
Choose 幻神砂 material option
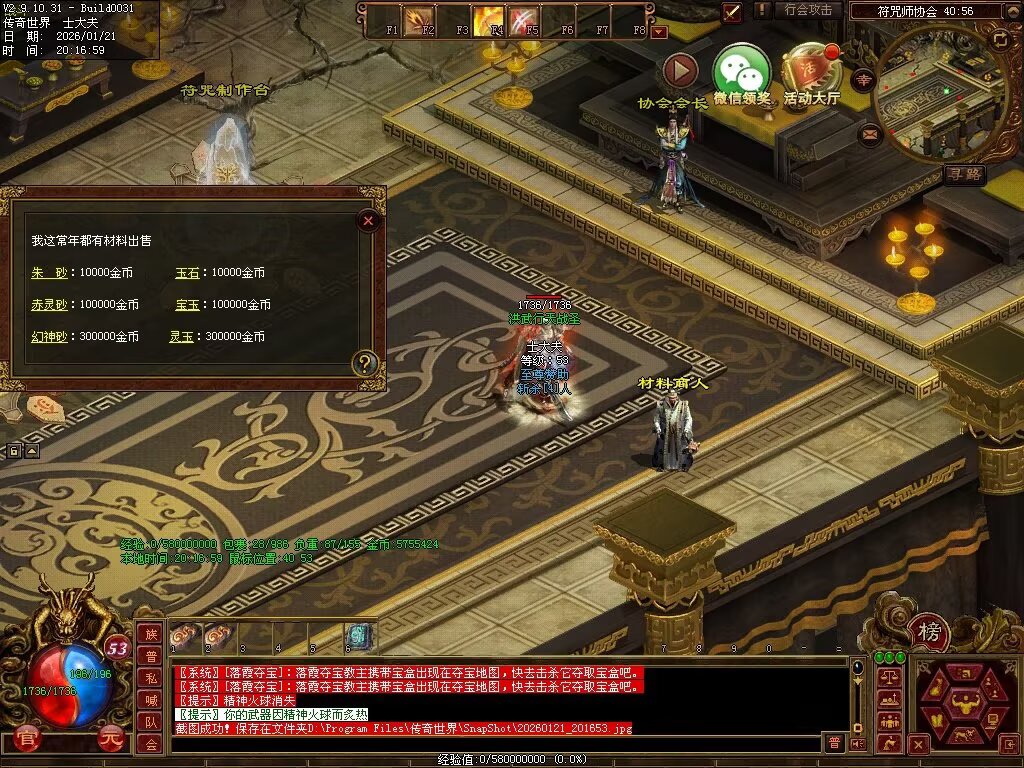tap(49, 337)
